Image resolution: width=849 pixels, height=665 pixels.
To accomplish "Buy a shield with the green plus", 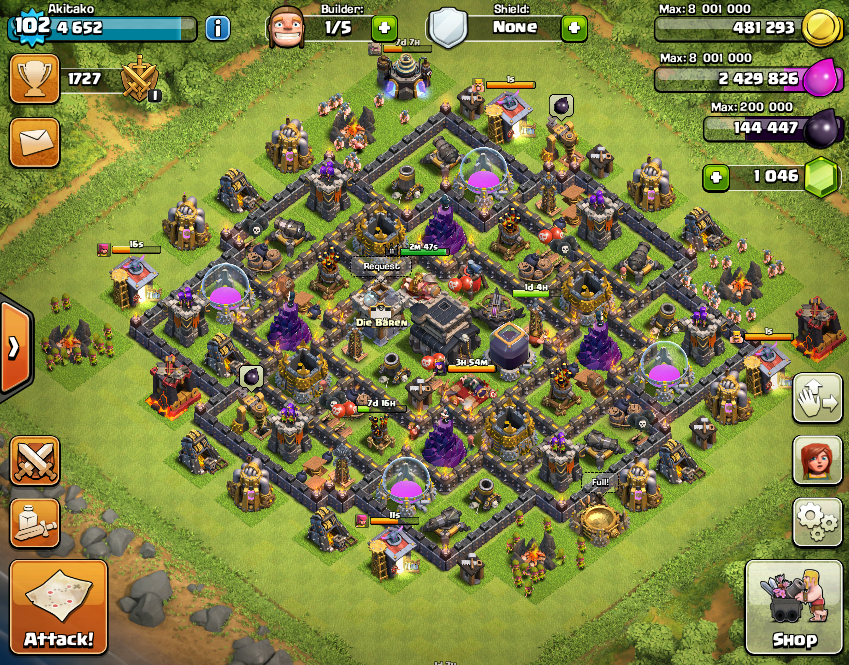I will [x=574, y=27].
